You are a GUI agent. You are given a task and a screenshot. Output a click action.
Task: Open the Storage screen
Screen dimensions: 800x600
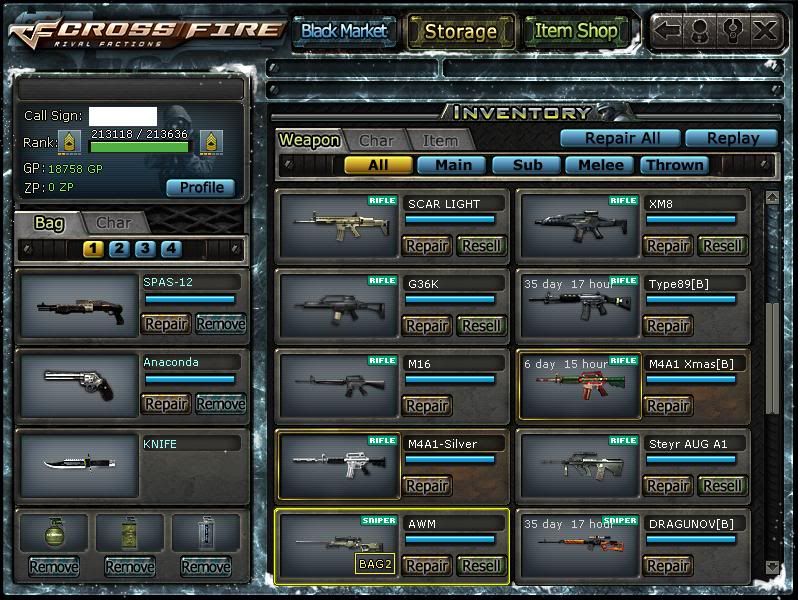pyautogui.click(x=460, y=31)
